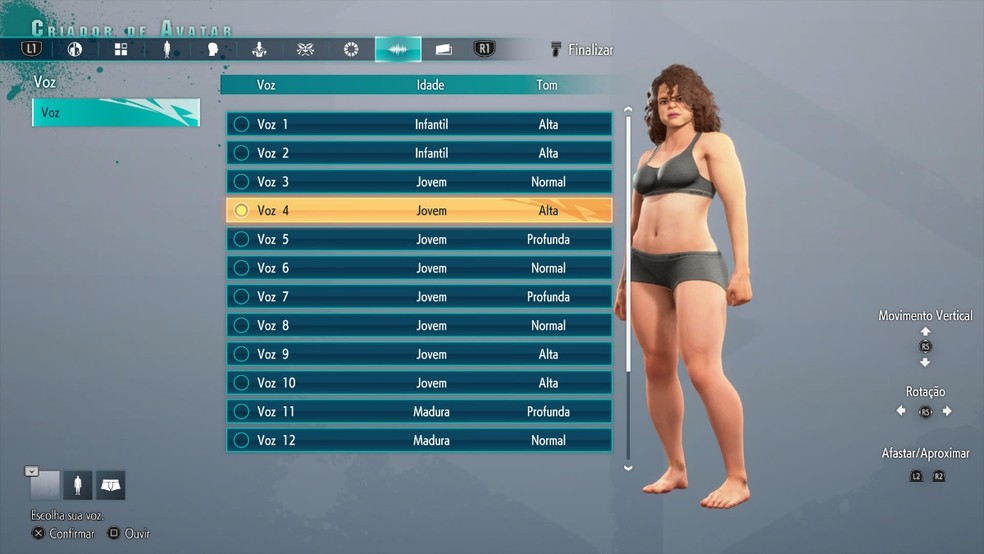Pick Voz 12 at the list bottom

tap(418, 440)
